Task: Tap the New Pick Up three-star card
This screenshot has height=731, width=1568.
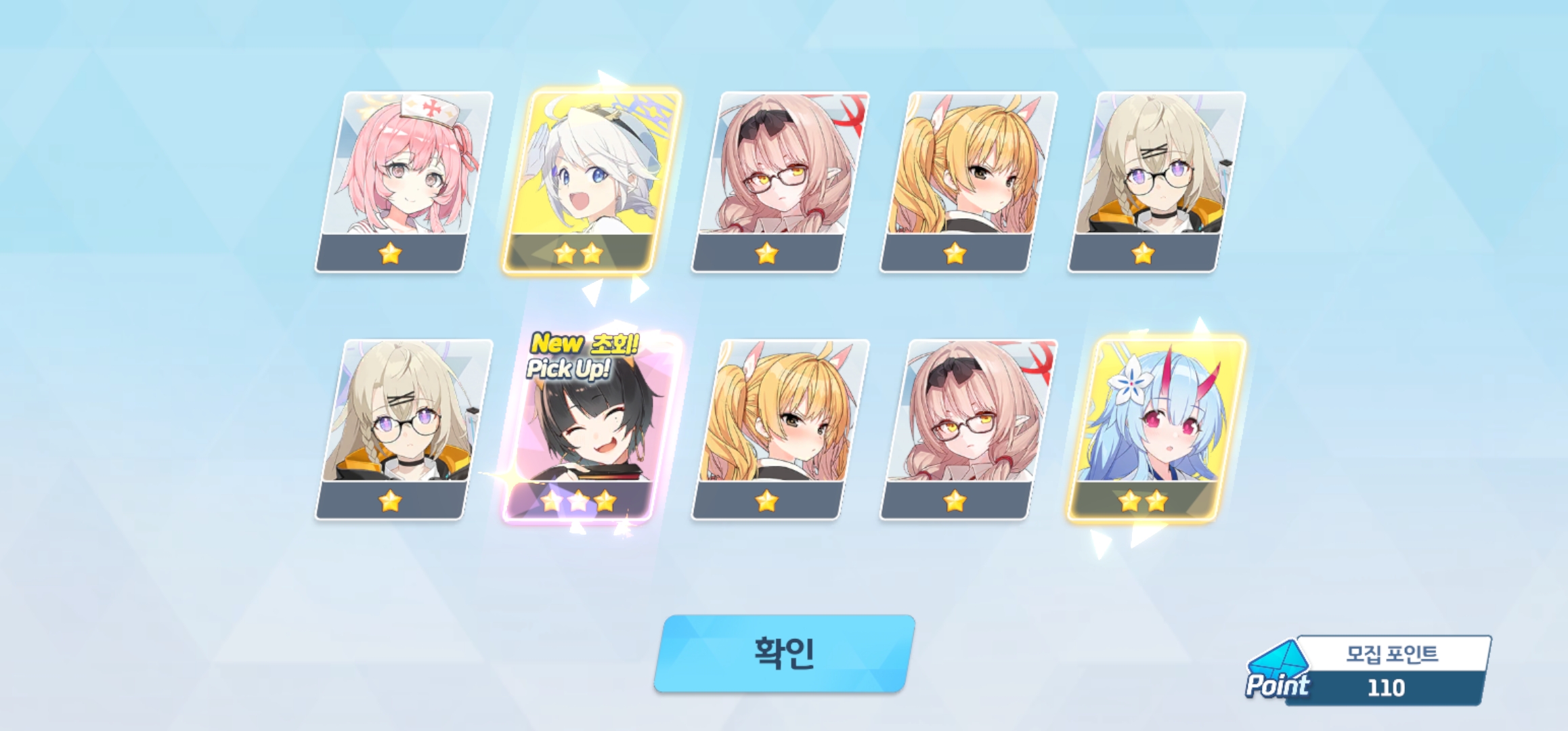Action: (x=588, y=429)
